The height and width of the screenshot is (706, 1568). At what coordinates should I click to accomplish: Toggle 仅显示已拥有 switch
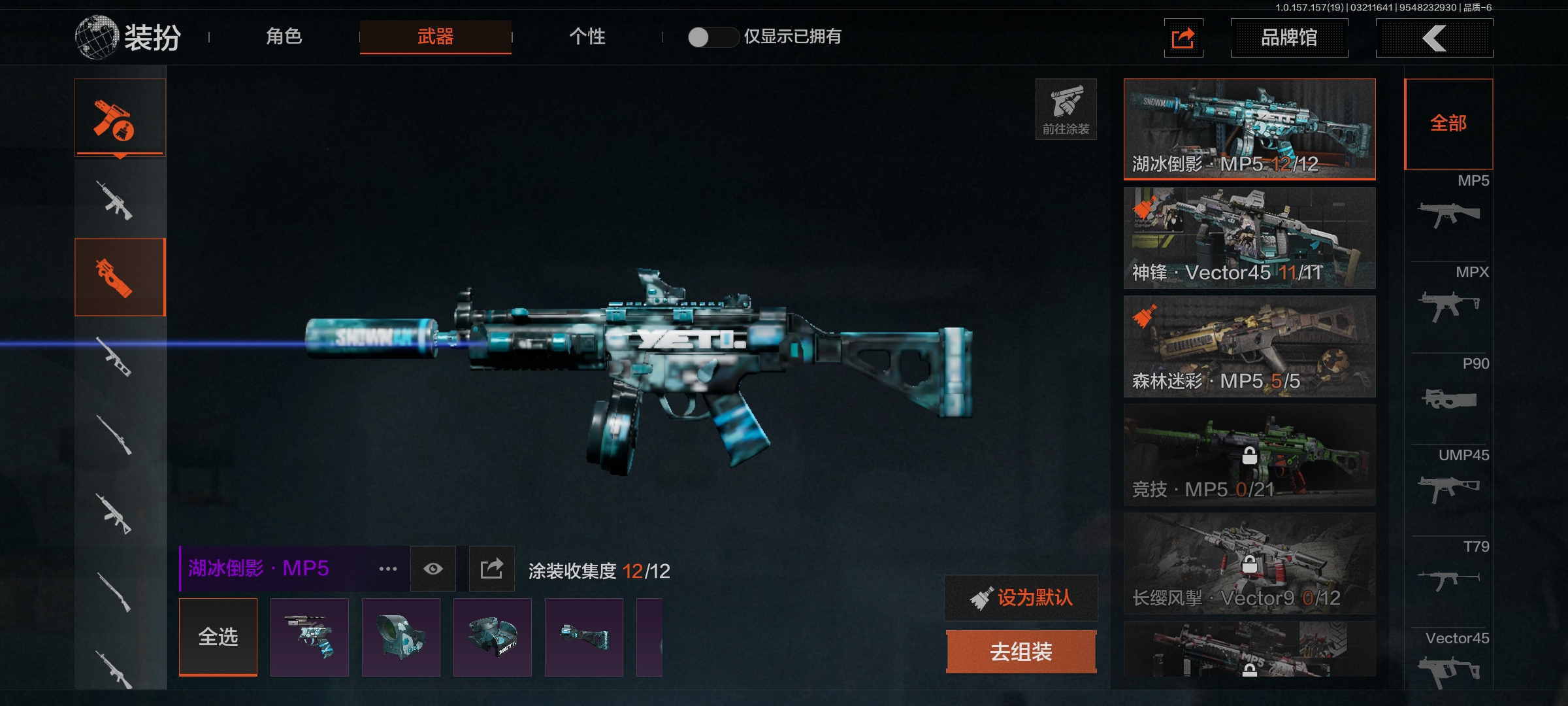[711, 37]
